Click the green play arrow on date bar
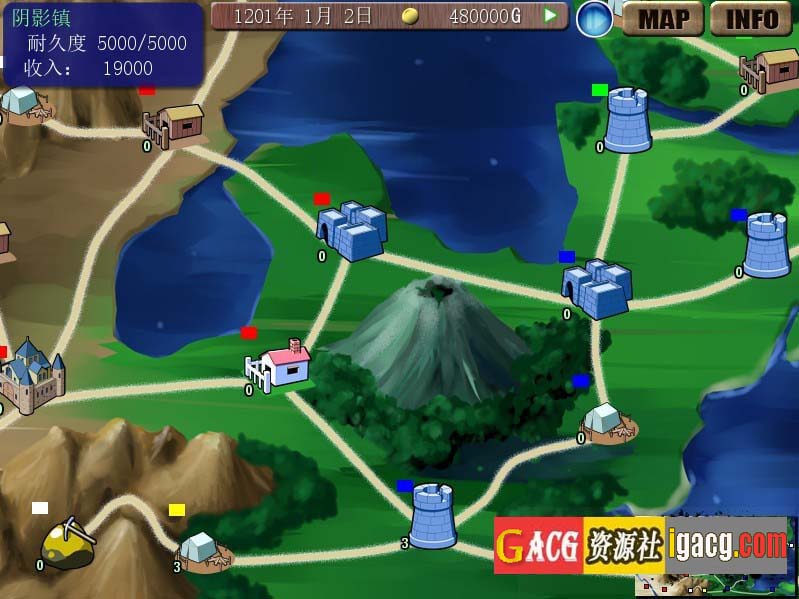This screenshot has width=799, height=599. coord(549,16)
